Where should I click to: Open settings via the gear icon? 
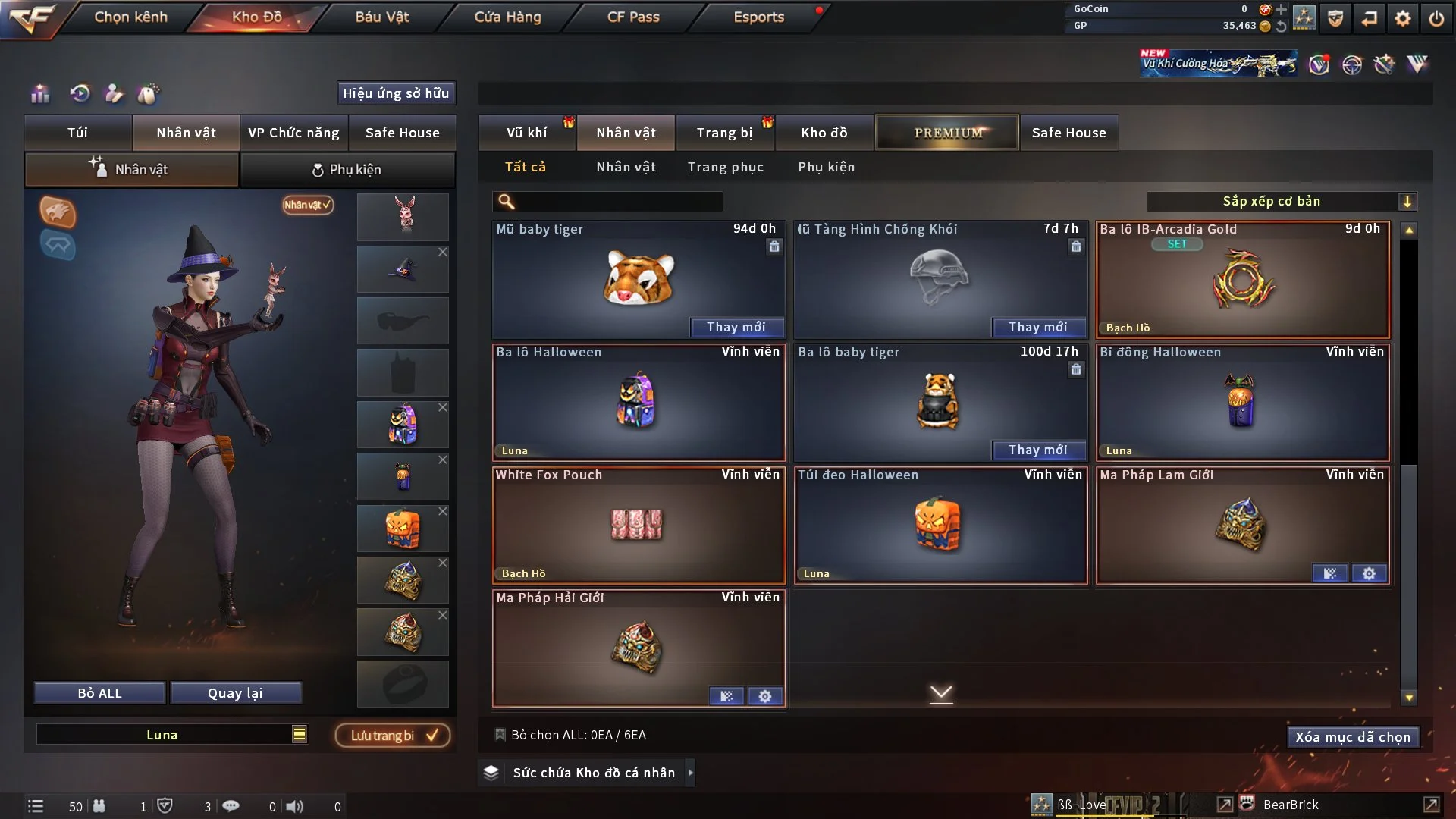(1403, 18)
